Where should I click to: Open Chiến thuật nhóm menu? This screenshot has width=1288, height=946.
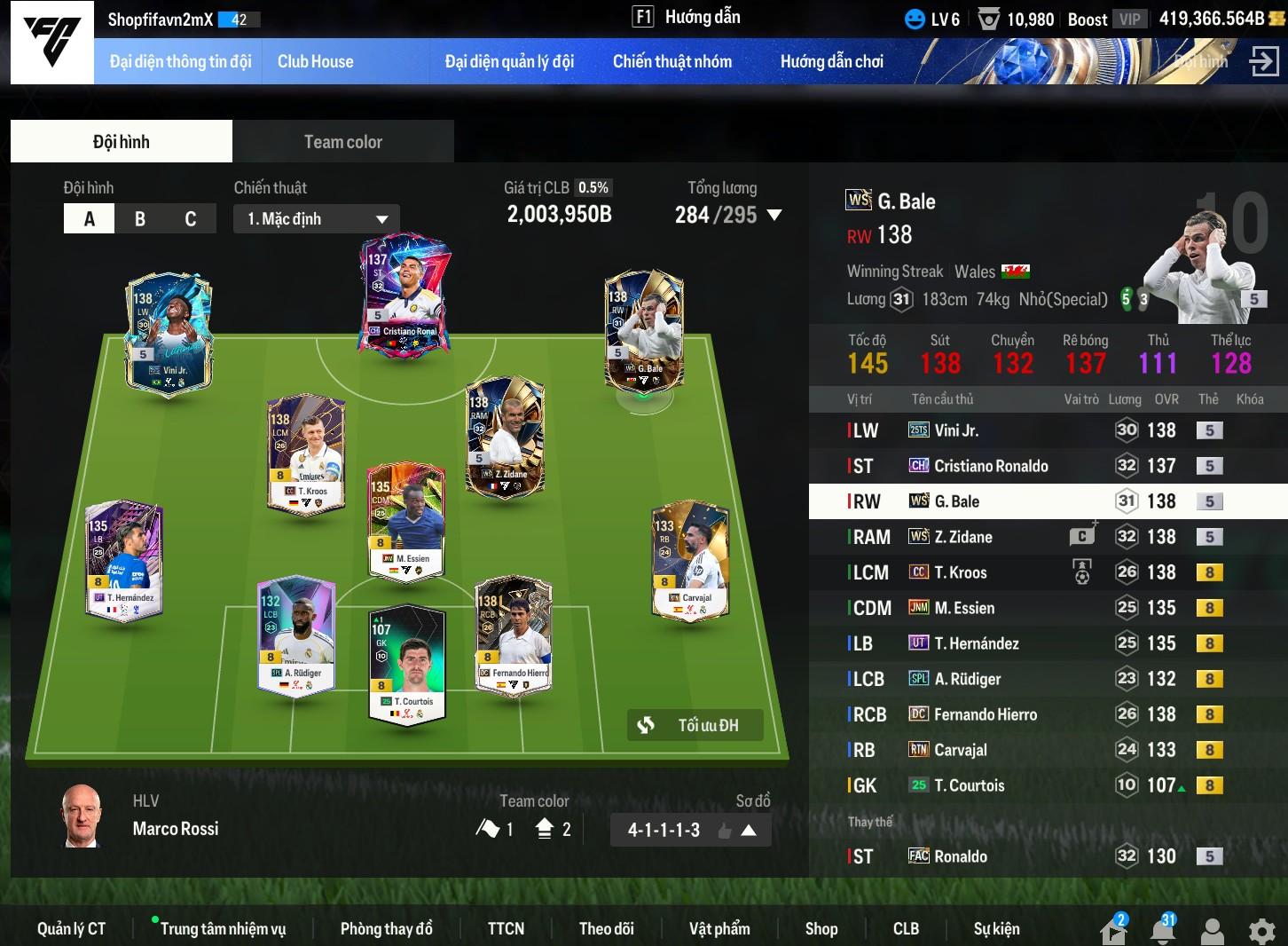click(671, 61)
